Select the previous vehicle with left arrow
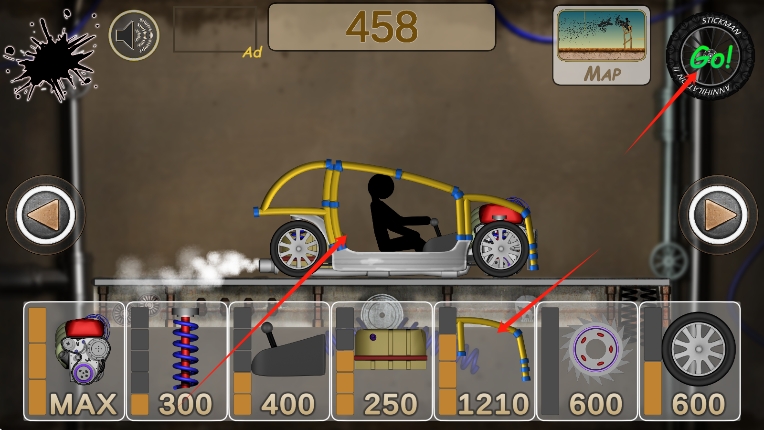The image size is (764, 430). (44, 215)
